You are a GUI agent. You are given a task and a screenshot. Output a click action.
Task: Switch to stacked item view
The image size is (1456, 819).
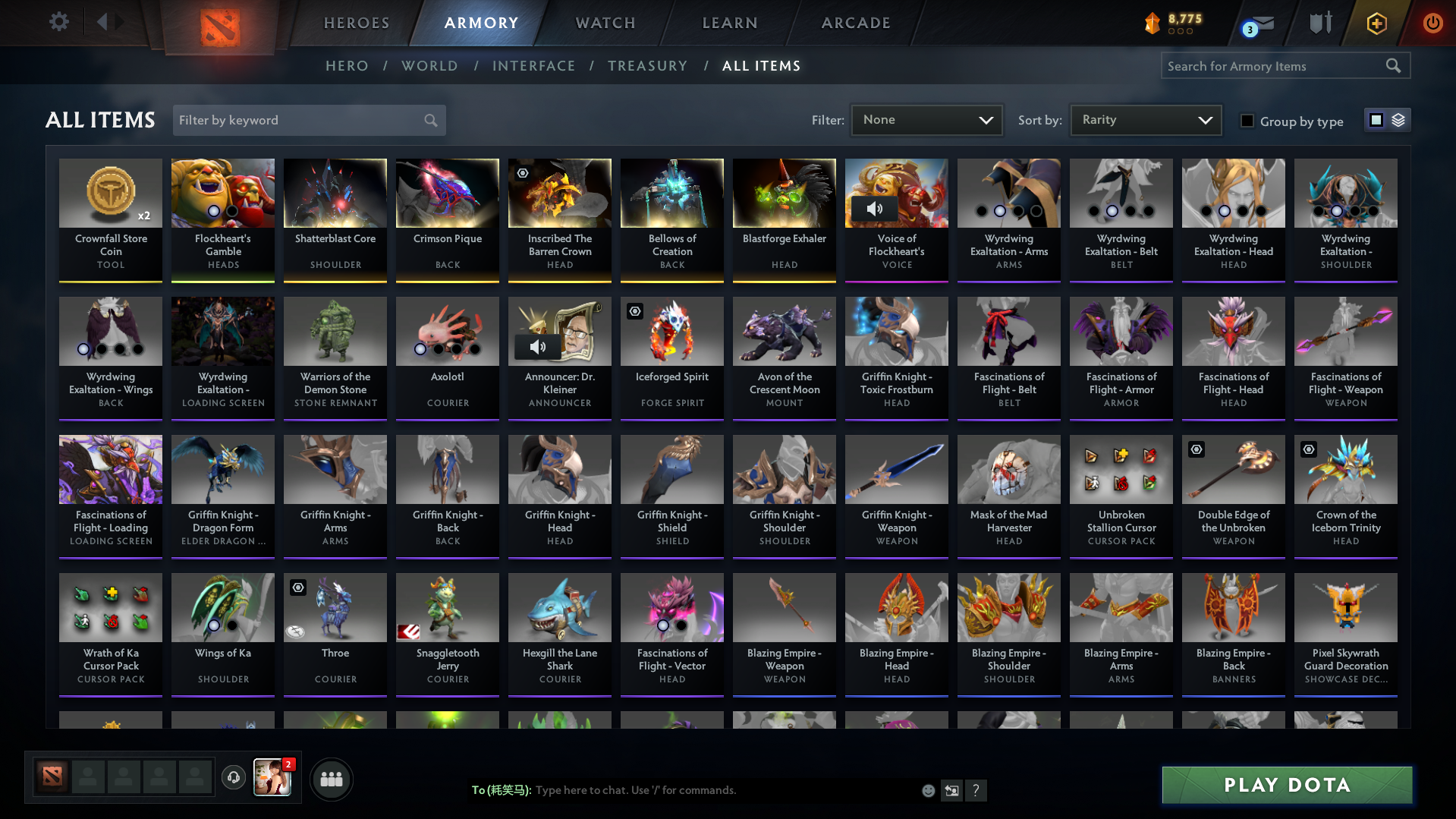pyautogui.click(x=1399, y=120)
